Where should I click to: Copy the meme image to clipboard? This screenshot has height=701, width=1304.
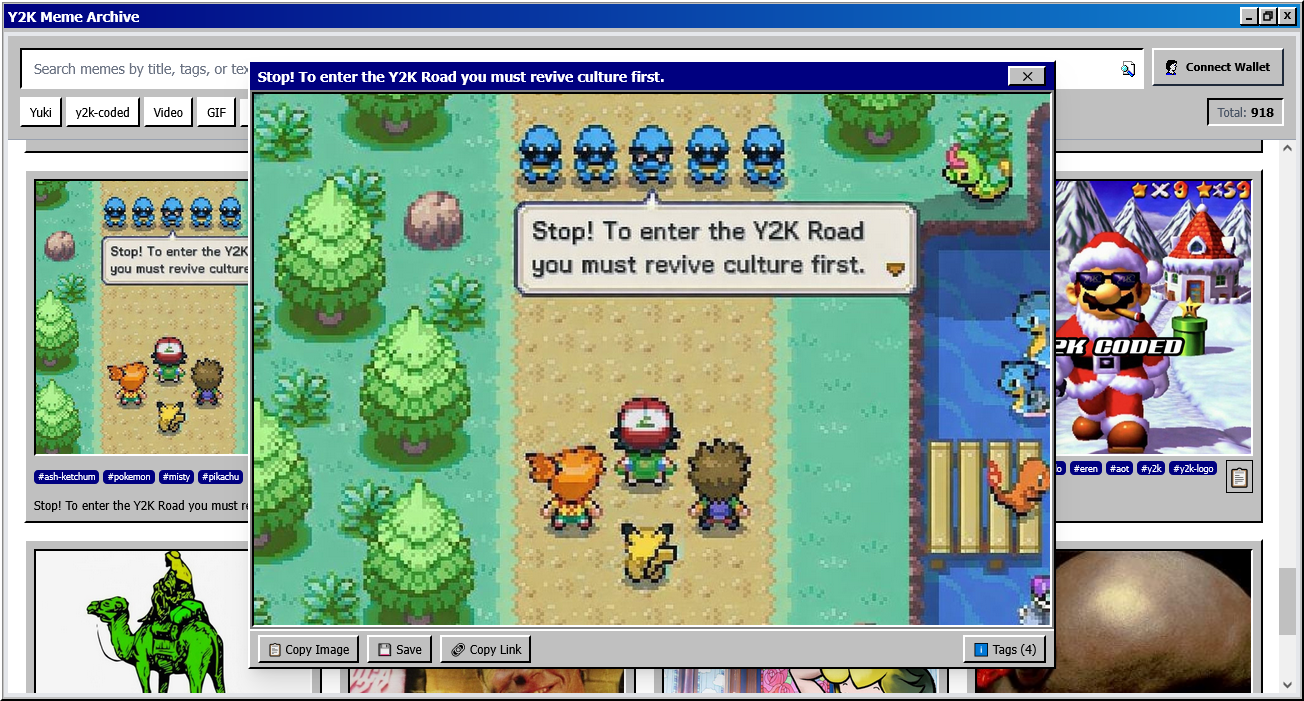[309, 649]
